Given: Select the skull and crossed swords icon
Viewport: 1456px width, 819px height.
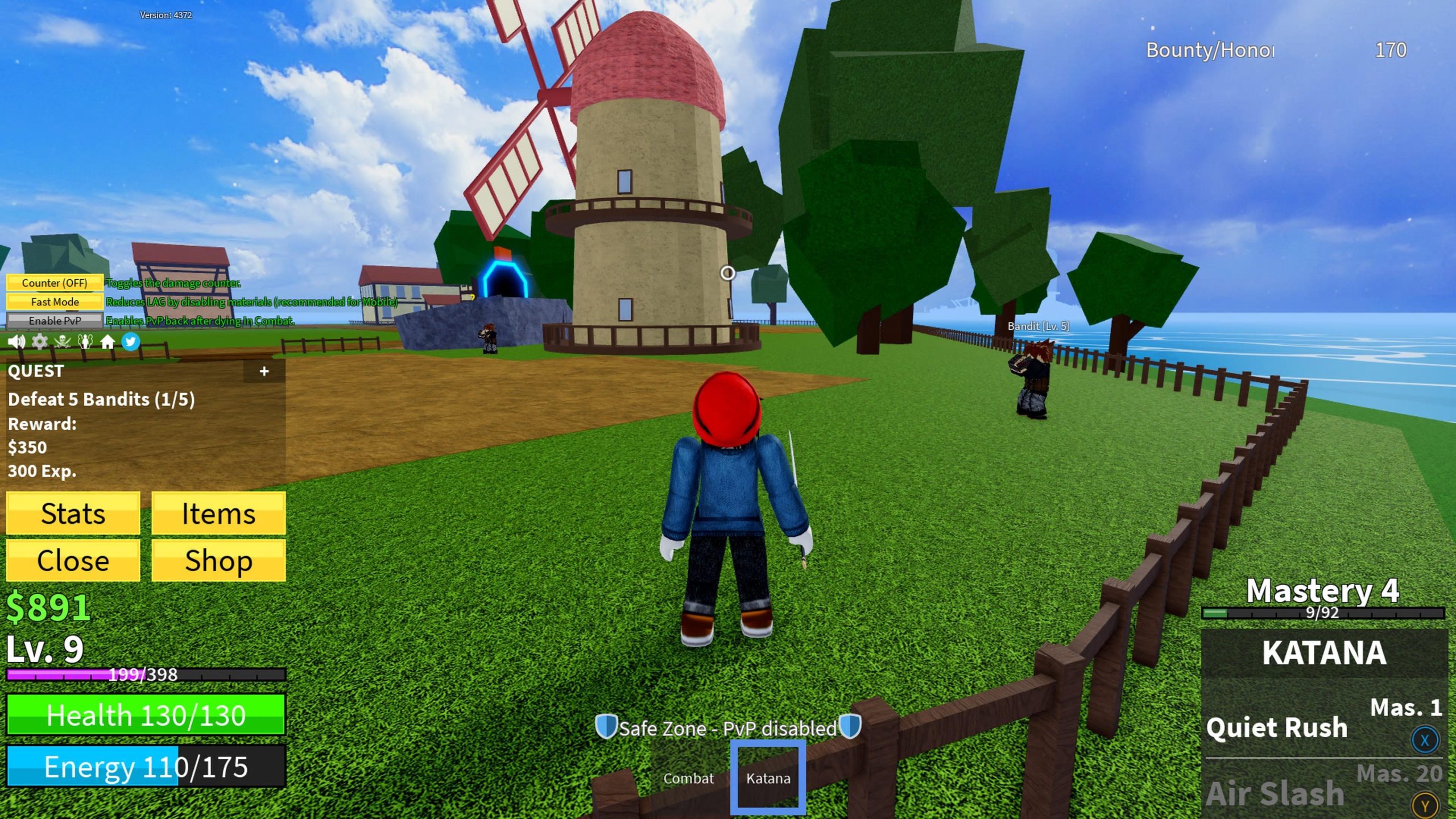Looking at the screenshot, I should tap(62, 342).
